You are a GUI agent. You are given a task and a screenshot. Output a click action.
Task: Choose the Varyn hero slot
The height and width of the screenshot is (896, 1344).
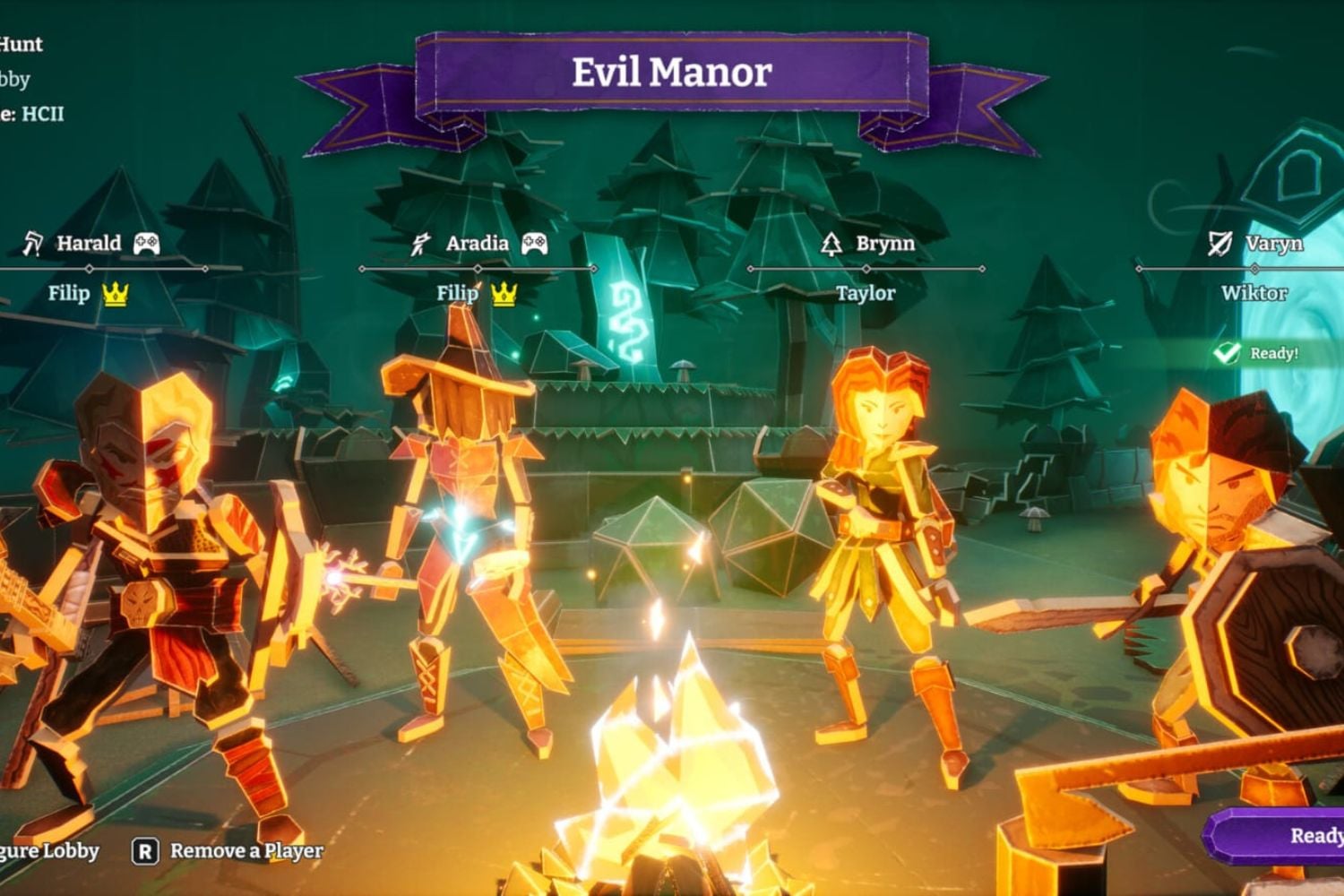pyautogui.click(x=1272, y=244)
